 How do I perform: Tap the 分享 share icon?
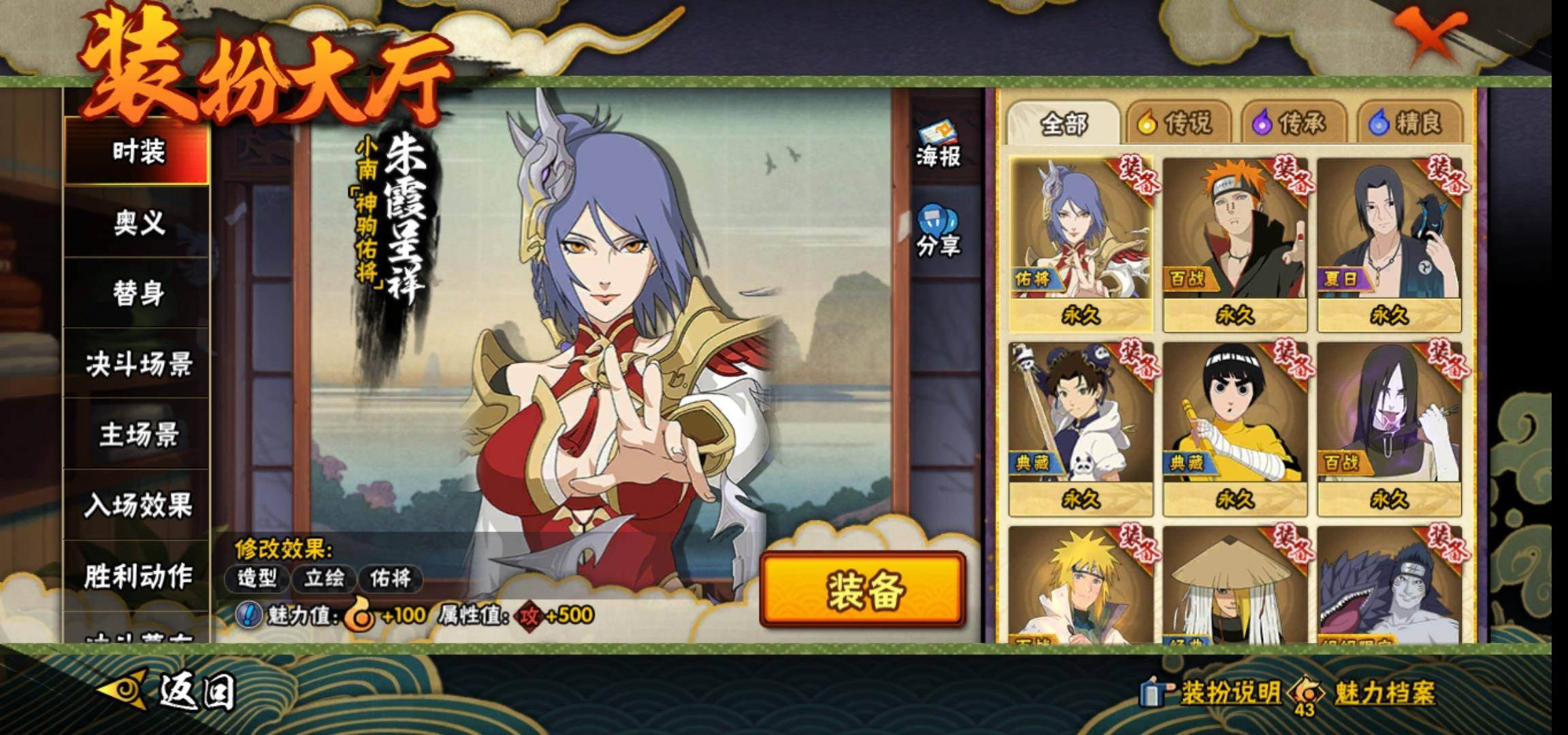coord(937,233)
